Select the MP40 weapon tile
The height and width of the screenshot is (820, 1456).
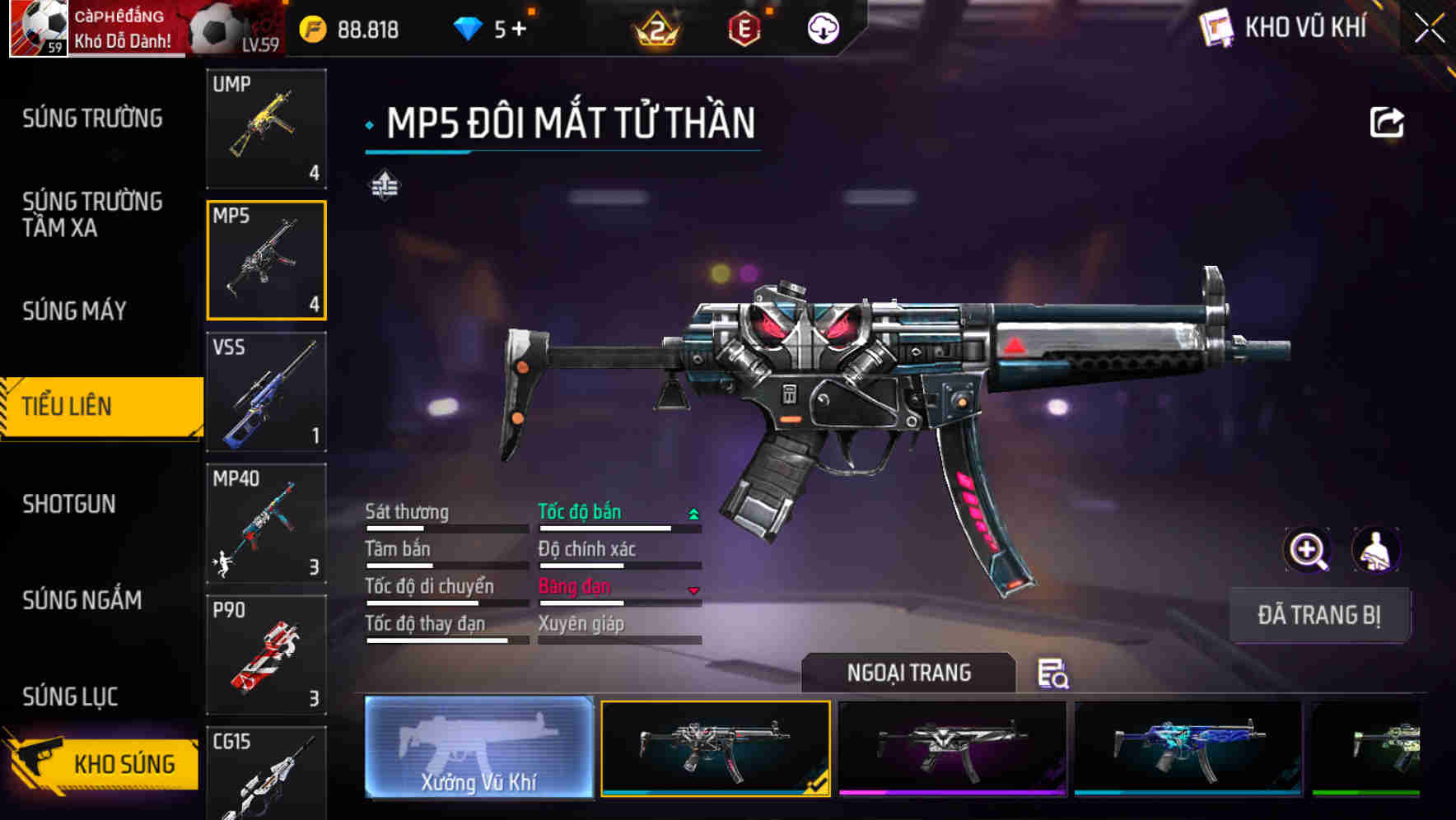[x=266, y=524]
